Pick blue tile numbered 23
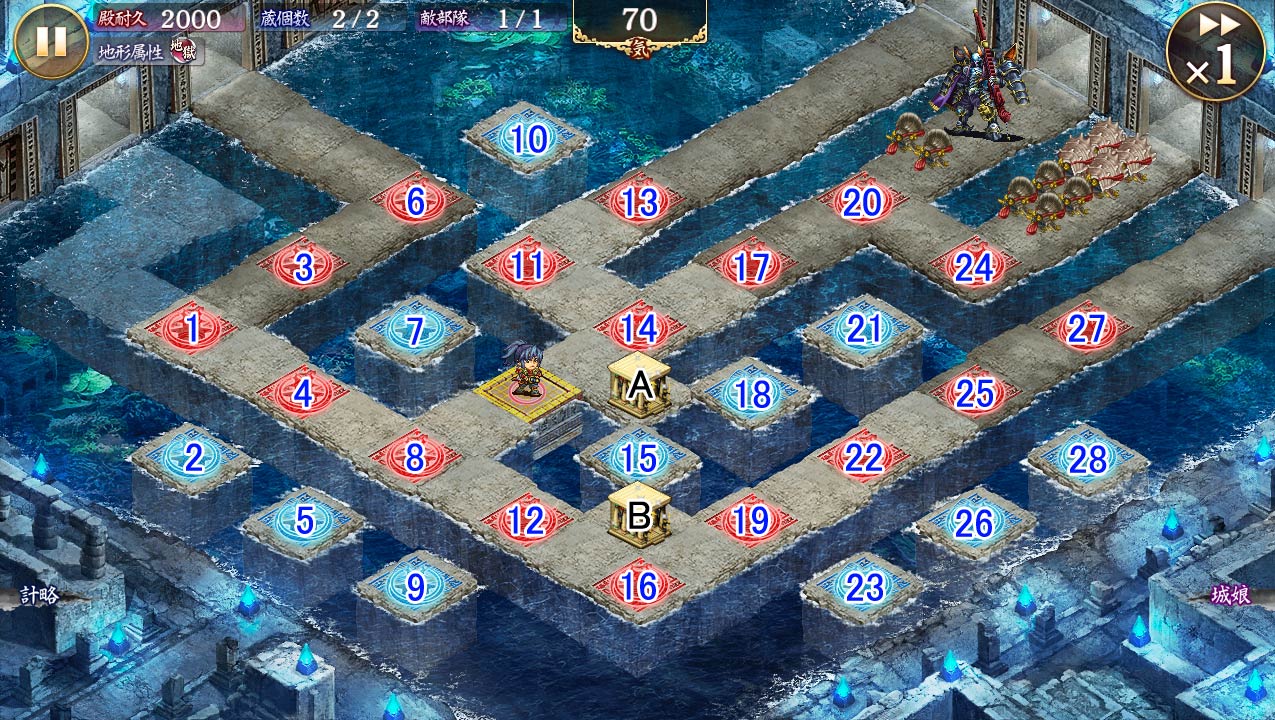The image size is (1275, 720). click(864, 587)
